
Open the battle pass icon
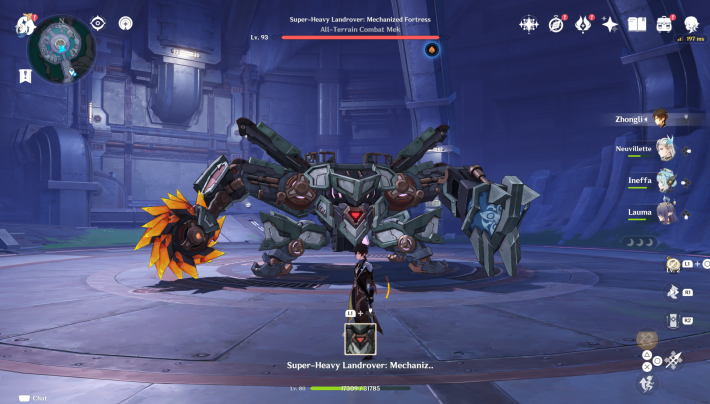click(584, 23)
